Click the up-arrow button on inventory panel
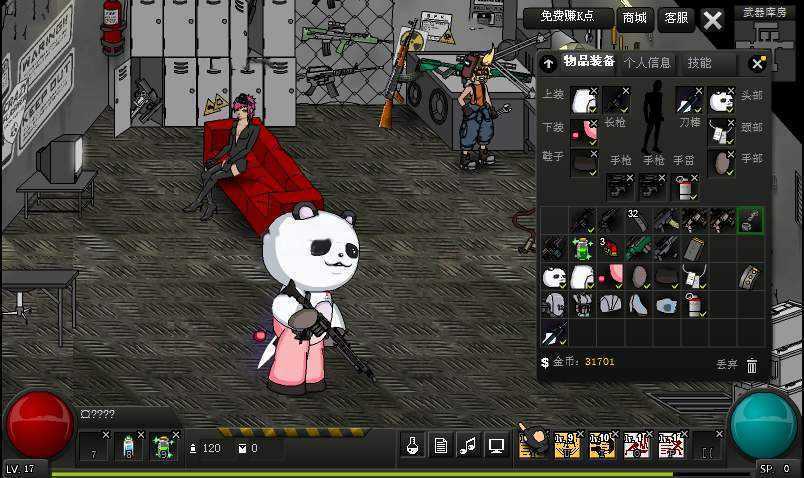The height and width of the screenshot is (478, 804). coord(549,63)
